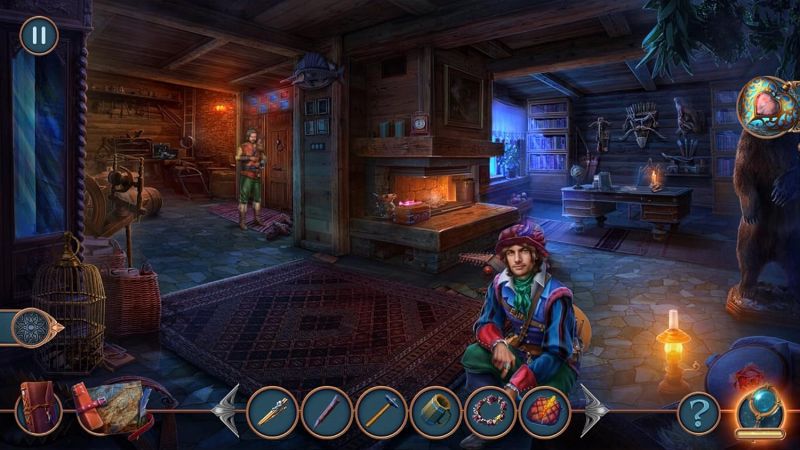
Task: Open the question mark help button
Action: [x=699, y=411]
